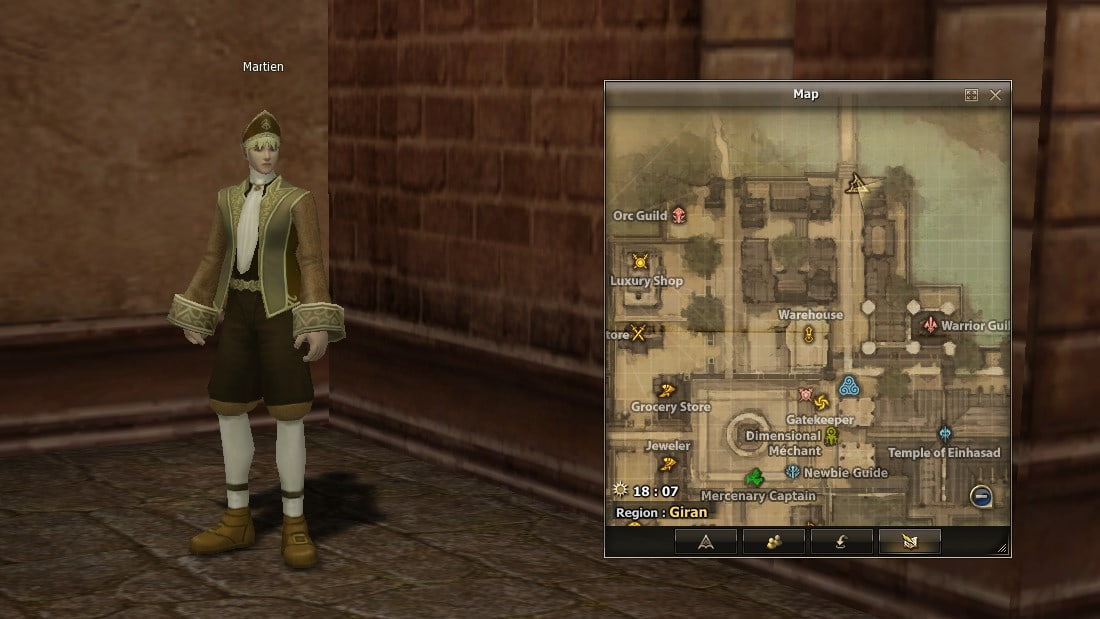The width and height of the screenshot is (1100, 619).
Task: Click the Orc Guild map marker
Action: coord(680,215)
